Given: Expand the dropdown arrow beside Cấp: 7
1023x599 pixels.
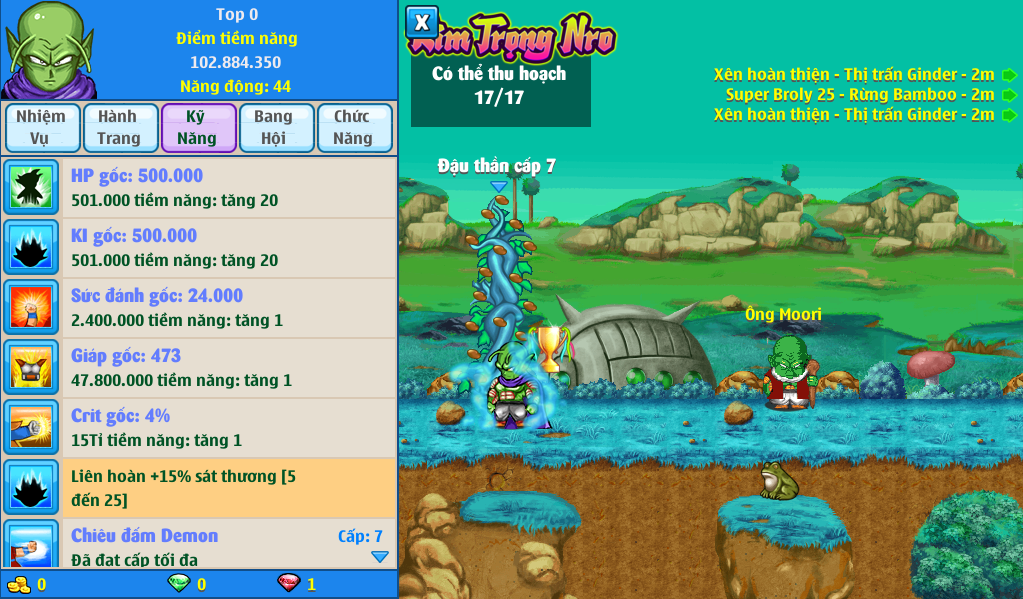Looking at the screenshot, I should click(380, 557).
